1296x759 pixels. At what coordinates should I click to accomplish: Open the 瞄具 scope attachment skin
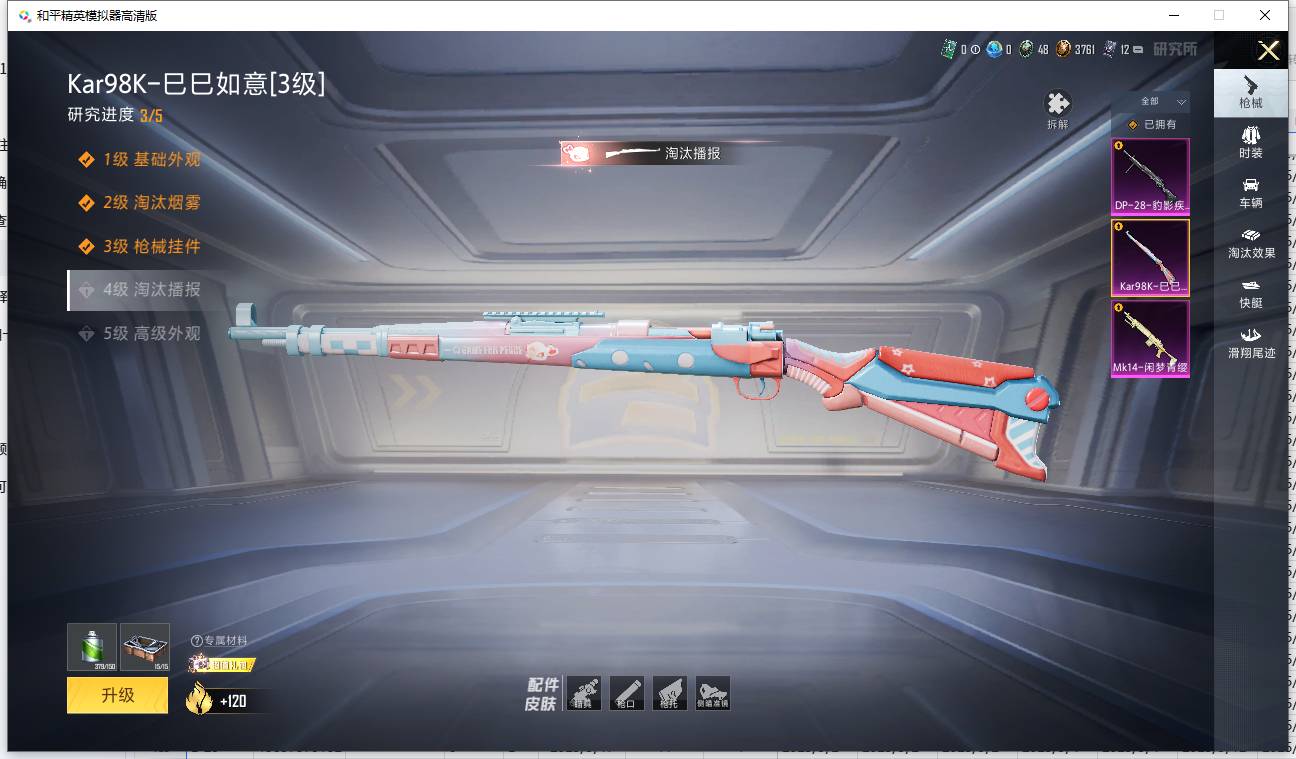(x=583, y=693)
